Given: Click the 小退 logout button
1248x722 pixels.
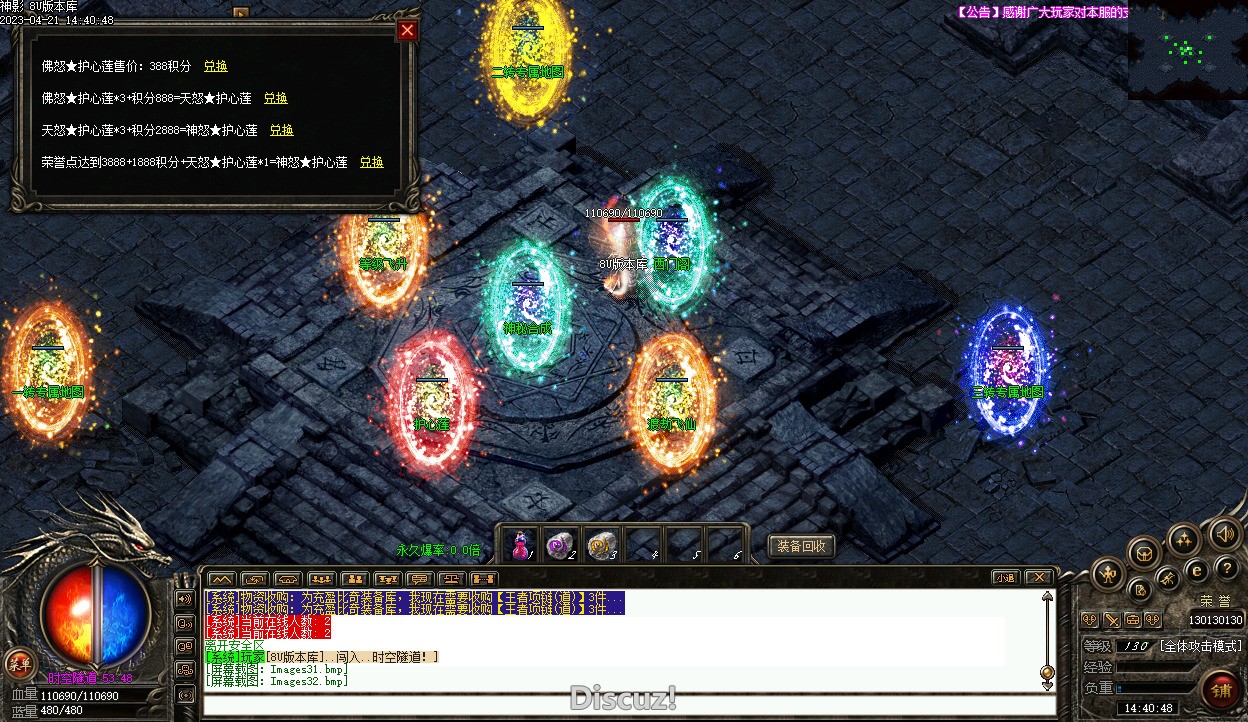Looking at the screenshot, I should (1006, 577).
